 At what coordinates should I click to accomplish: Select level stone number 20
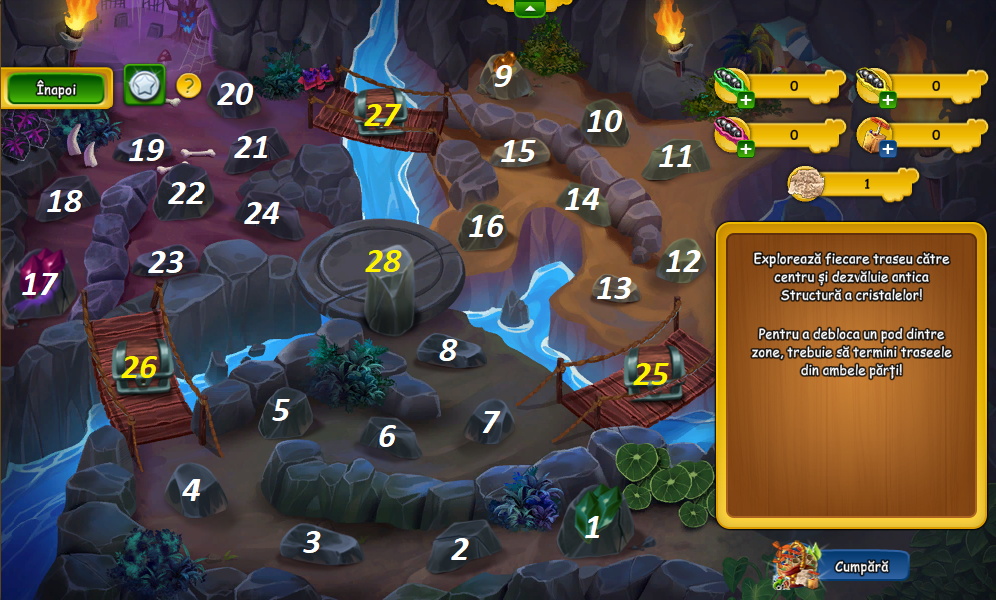(x=235, y=95)
